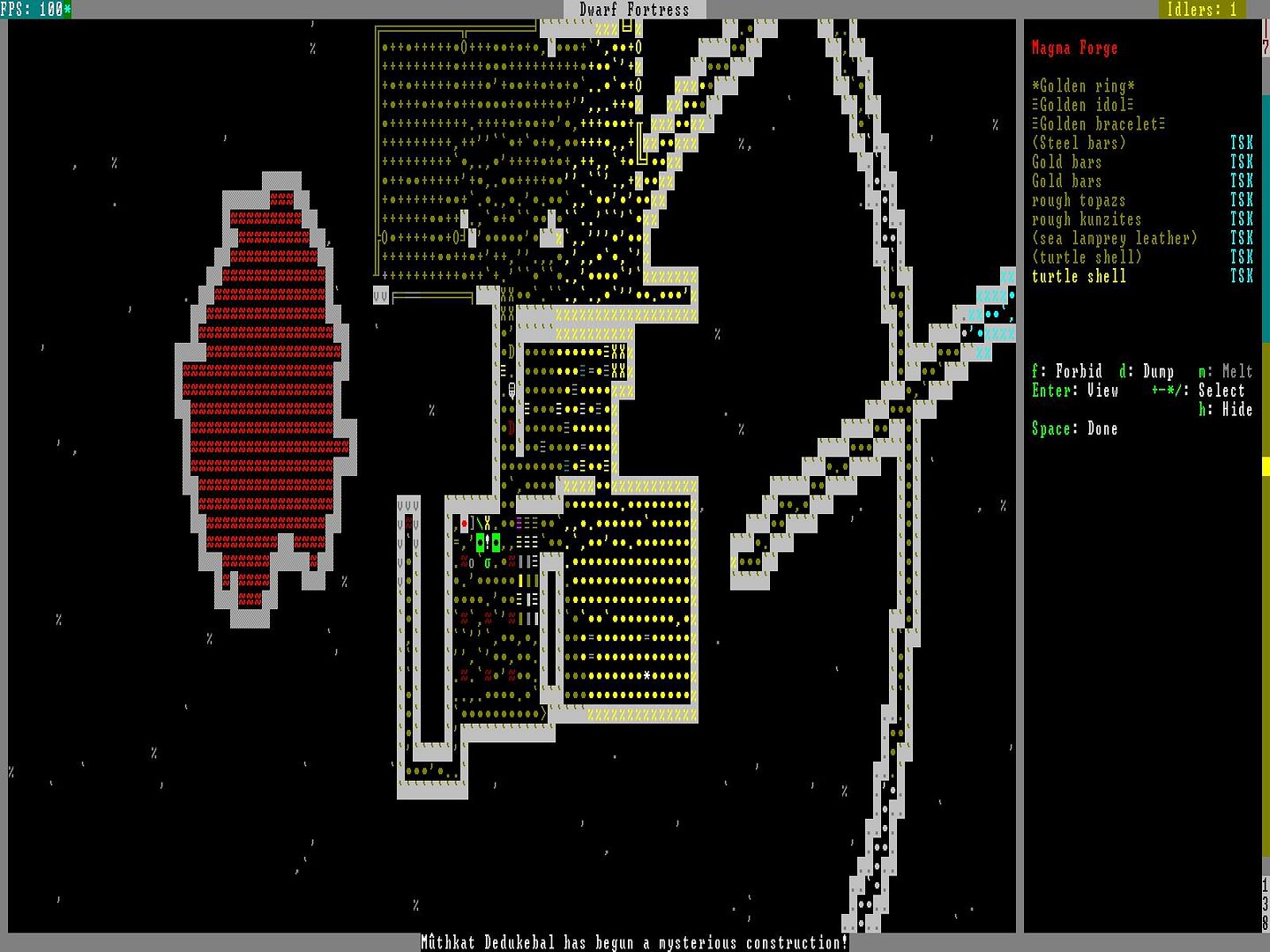Select the Golden bracelet entry

pos(1098,124)
